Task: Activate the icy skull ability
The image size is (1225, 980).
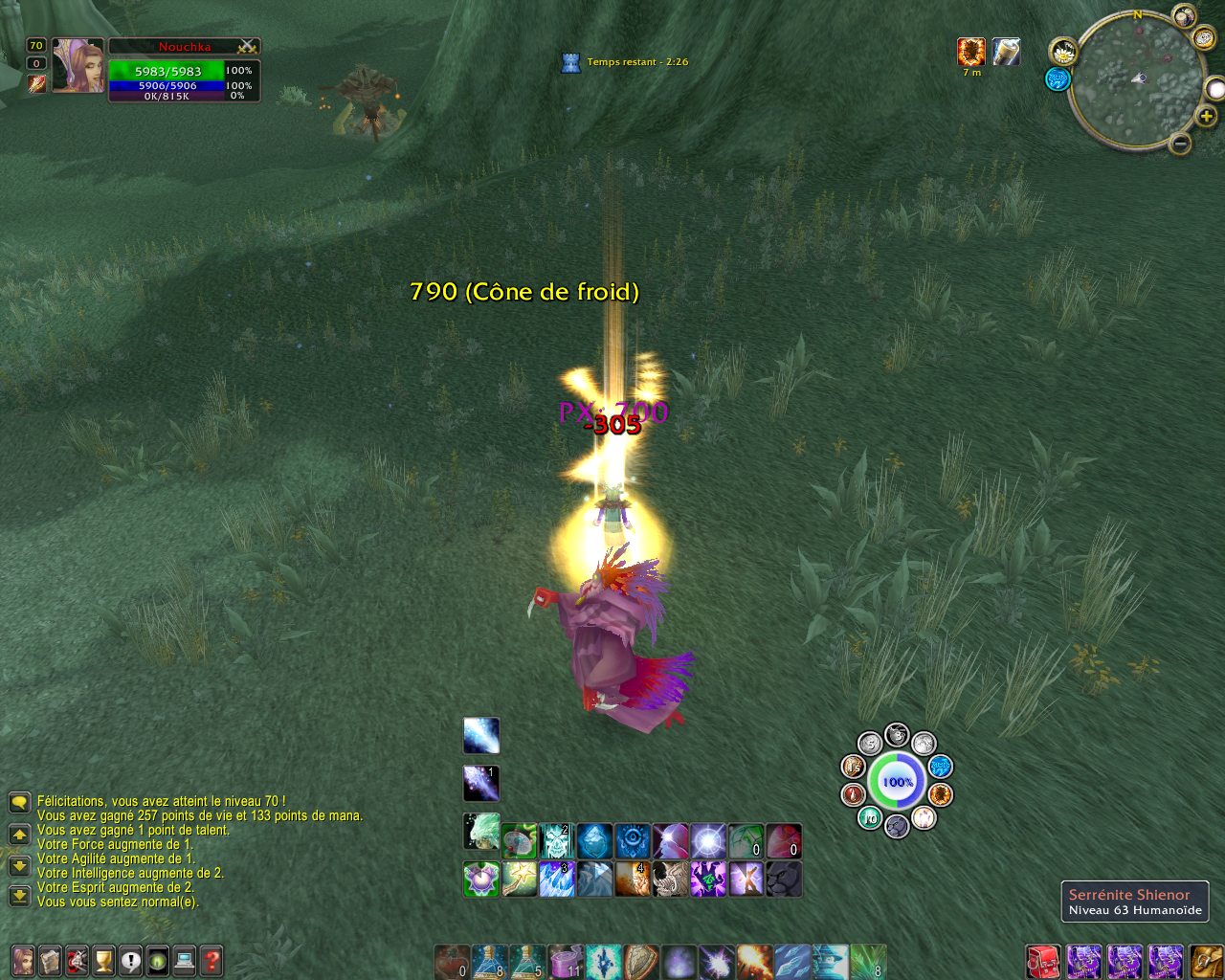Action: pyautogui.click(x=556, y=841)
